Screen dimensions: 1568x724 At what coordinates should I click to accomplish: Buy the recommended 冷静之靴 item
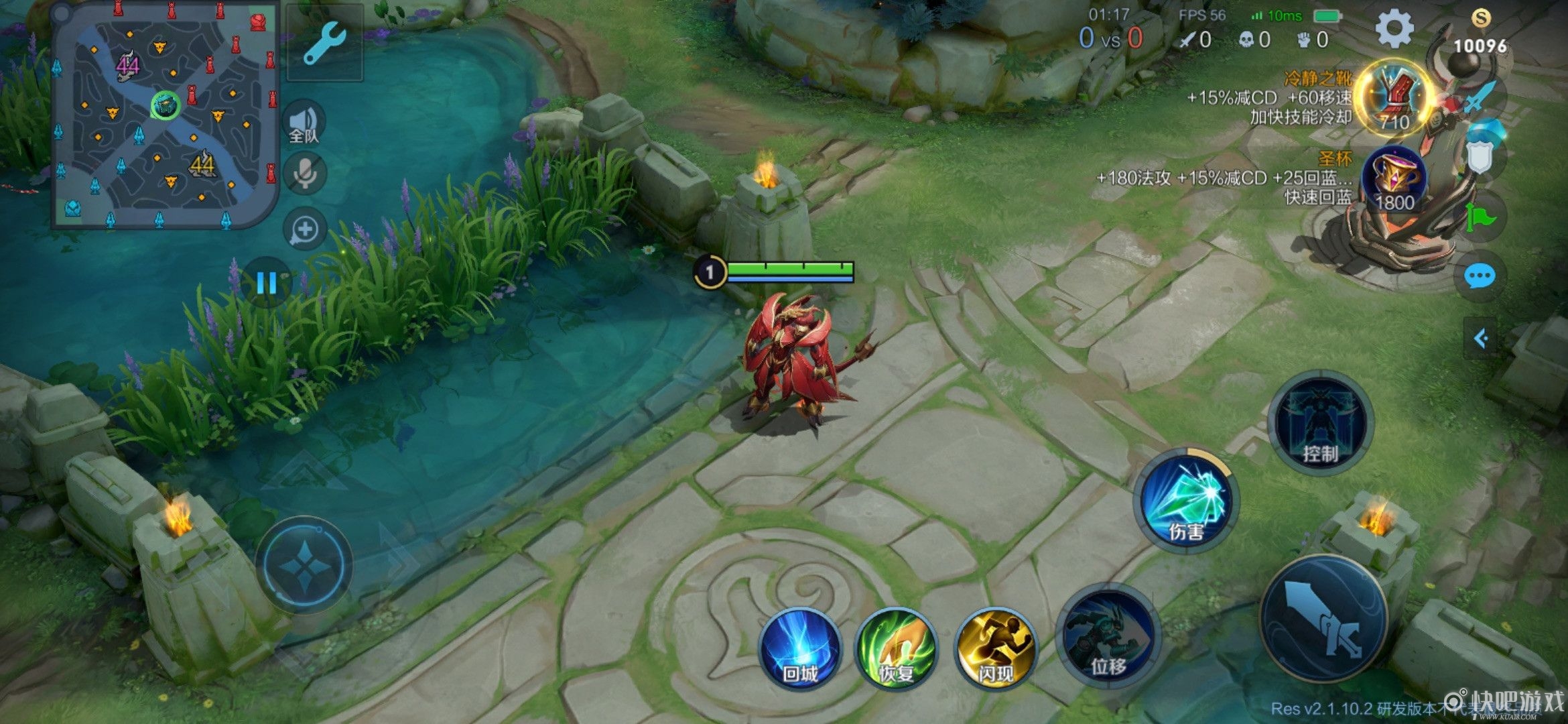pos(1394,97)
